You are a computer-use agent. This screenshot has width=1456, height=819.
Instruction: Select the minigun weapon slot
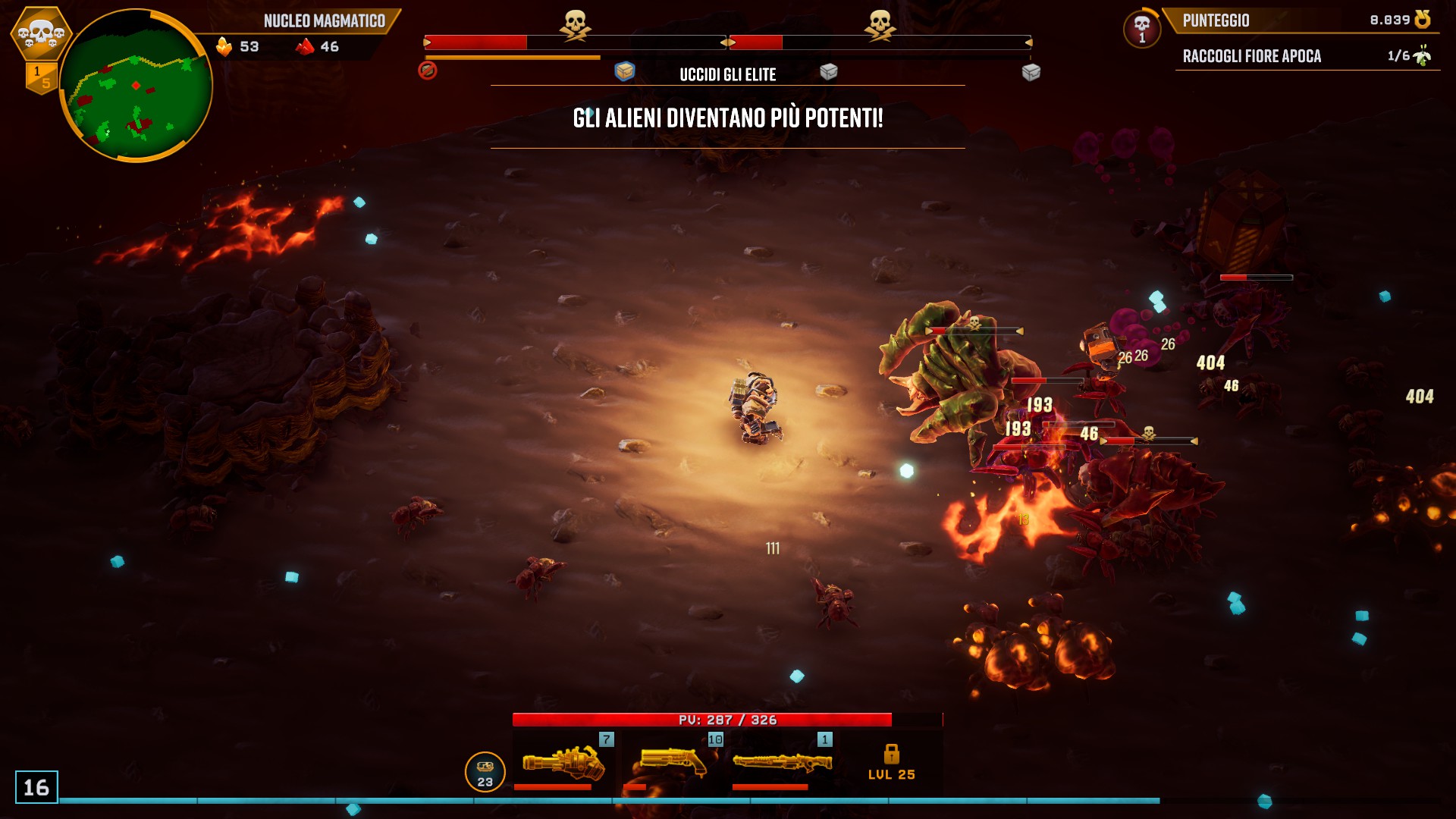[564, 761]
